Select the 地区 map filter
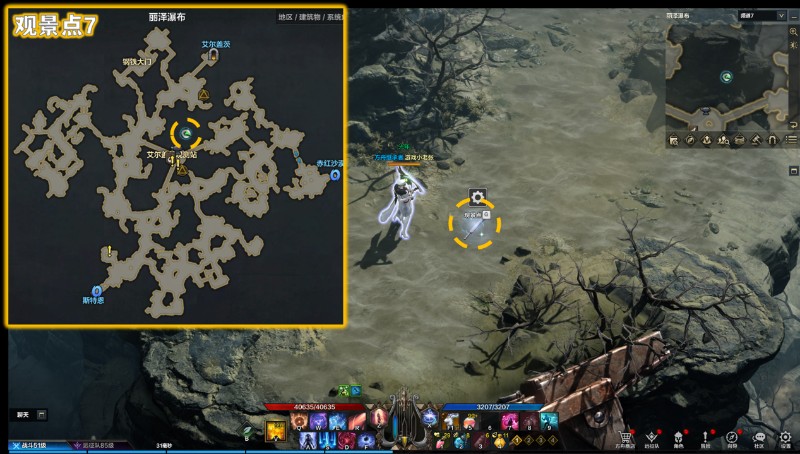The image size is (800, 454). (287, 17)
